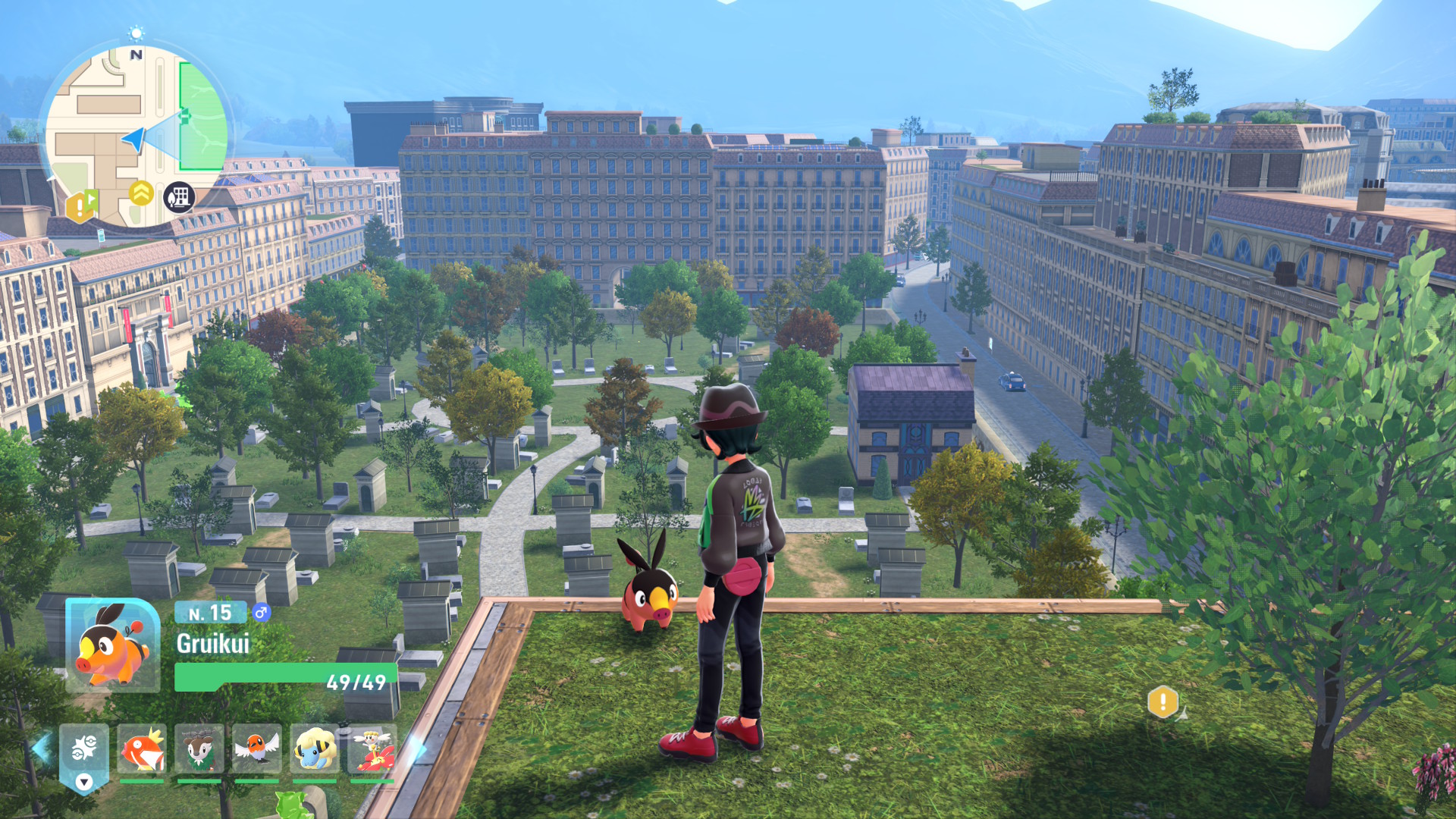Screen dimensions: 1456x819
Task: Choose the Fletchling party slot
Action: coord(257,749)
